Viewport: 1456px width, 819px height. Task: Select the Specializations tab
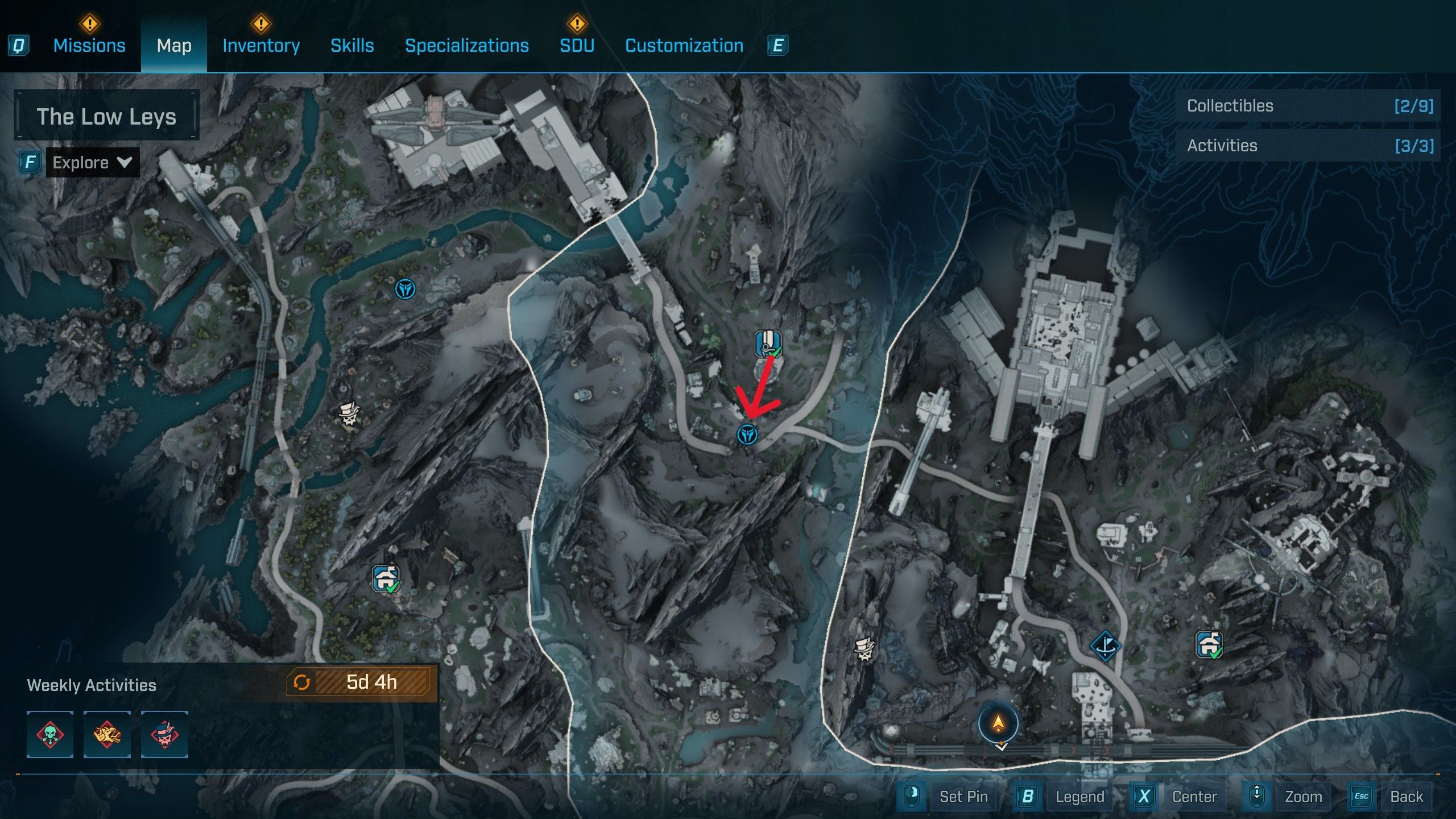pyautogui.click(x=466, y=45)
